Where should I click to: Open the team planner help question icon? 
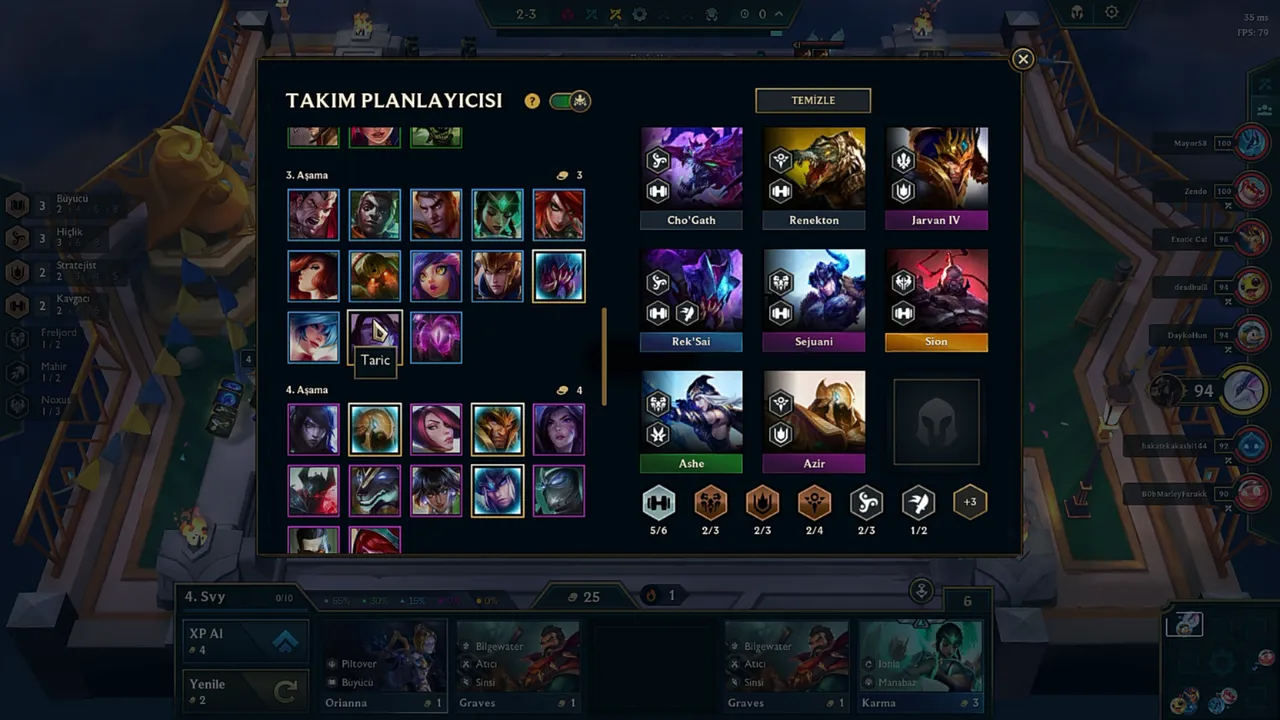point(531,100)
